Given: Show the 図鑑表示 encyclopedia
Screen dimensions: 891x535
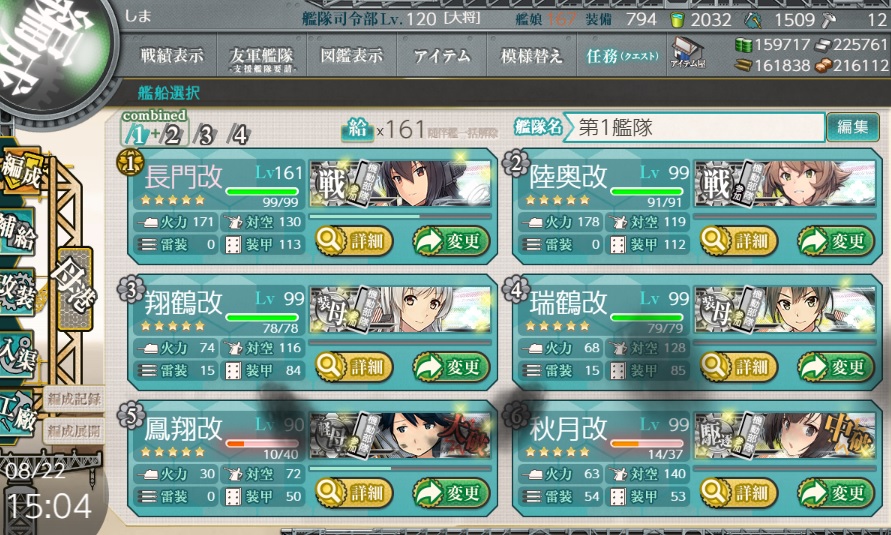Looking at the screenshot, I should coord(351,57).
